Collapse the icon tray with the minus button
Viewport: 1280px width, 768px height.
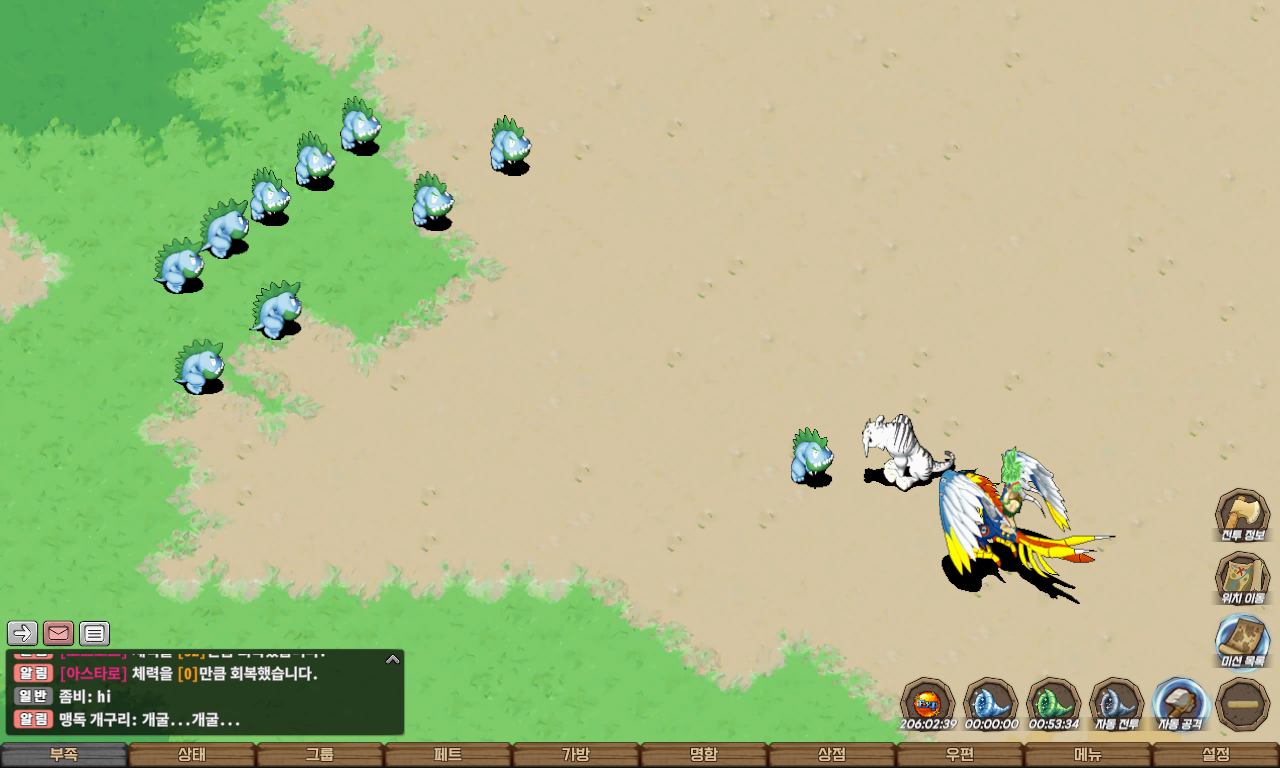(1243, 704)
